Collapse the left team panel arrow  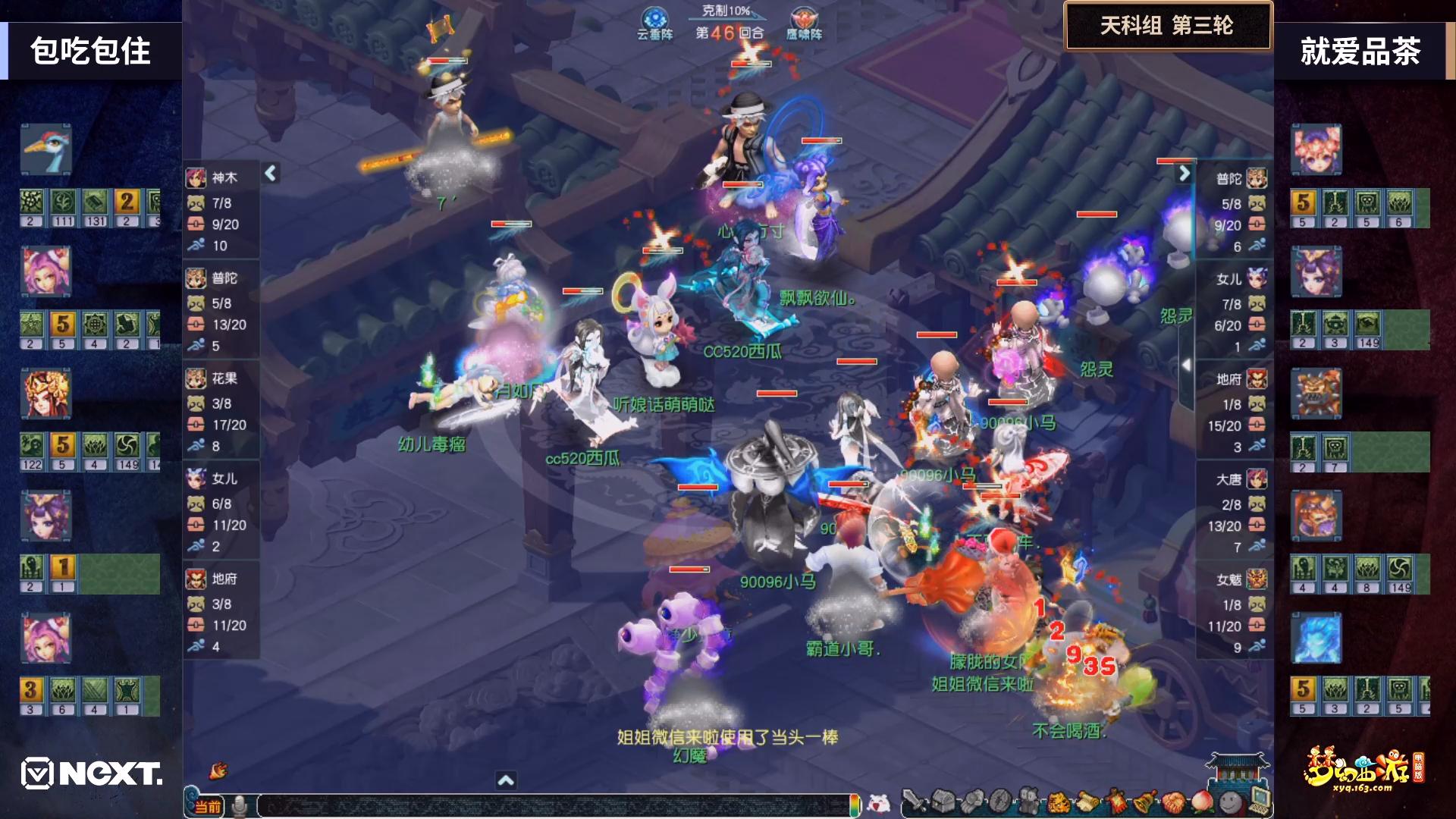coord(271,174)
